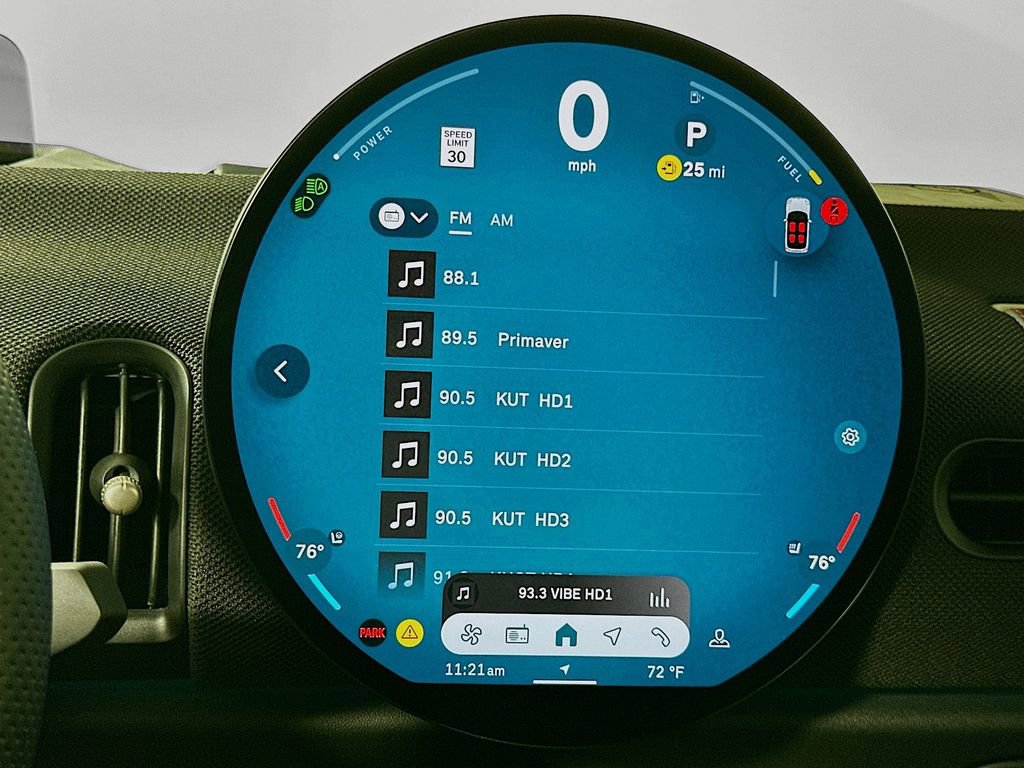
Task: Open the driver profile icon
Action: tap(718, 638)
